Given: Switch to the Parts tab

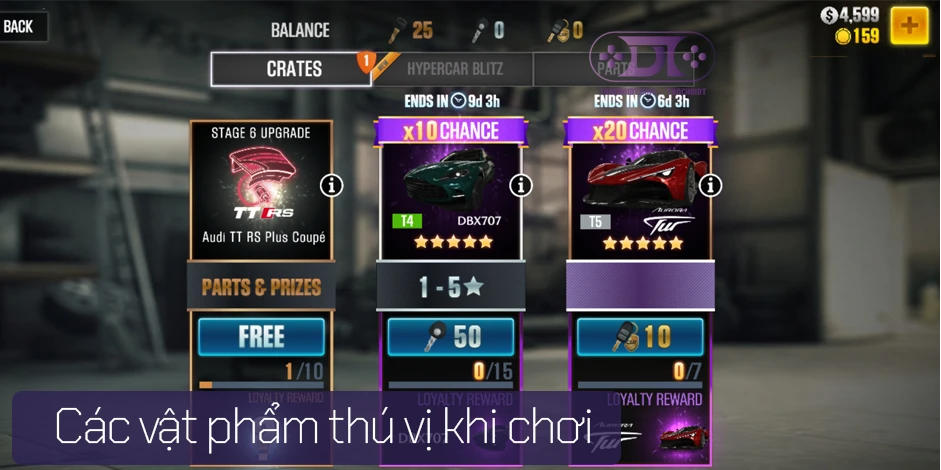Looking at the screenshot, I should click(x=613, y=69).
